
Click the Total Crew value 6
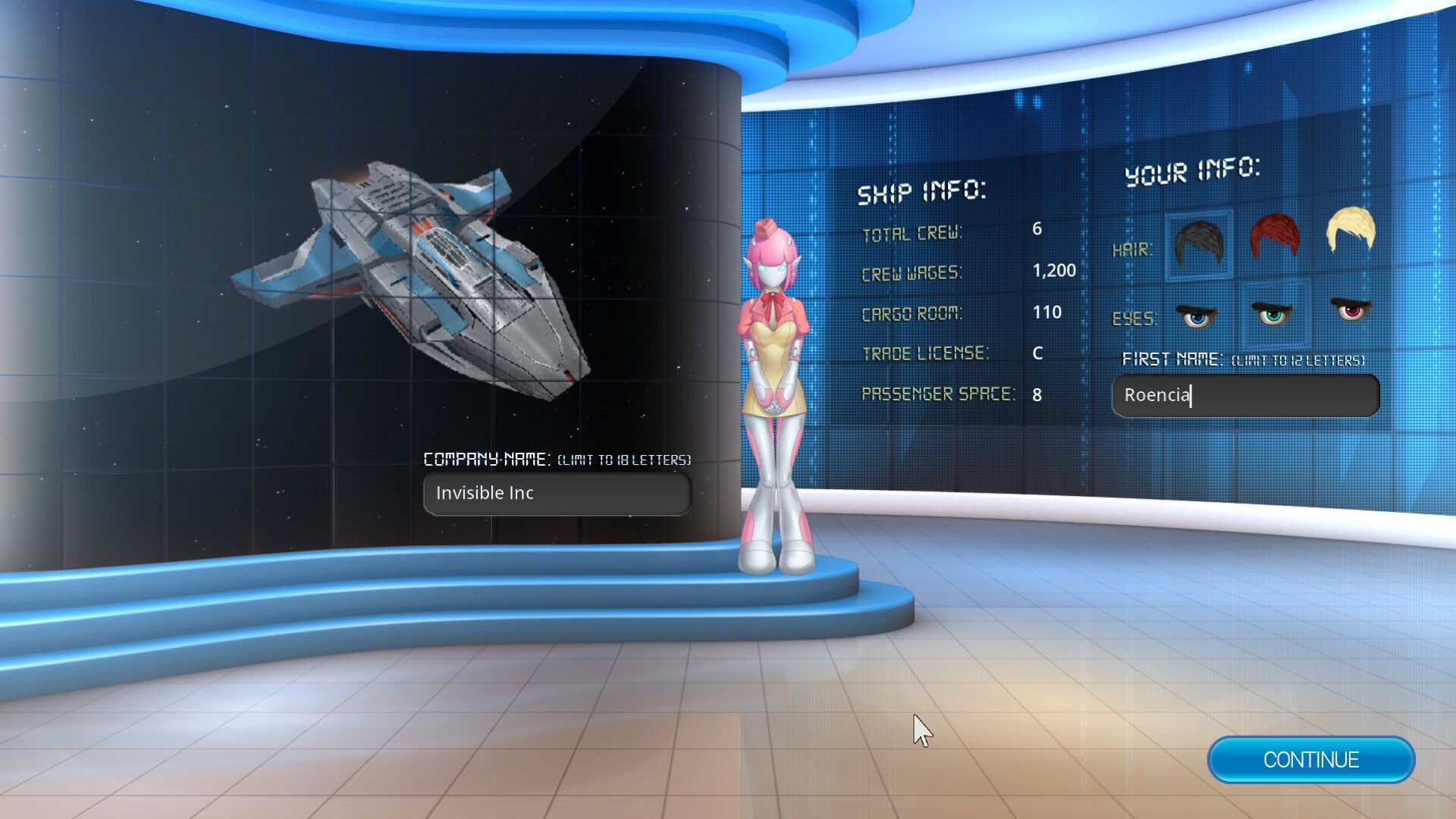(1037, 231)
